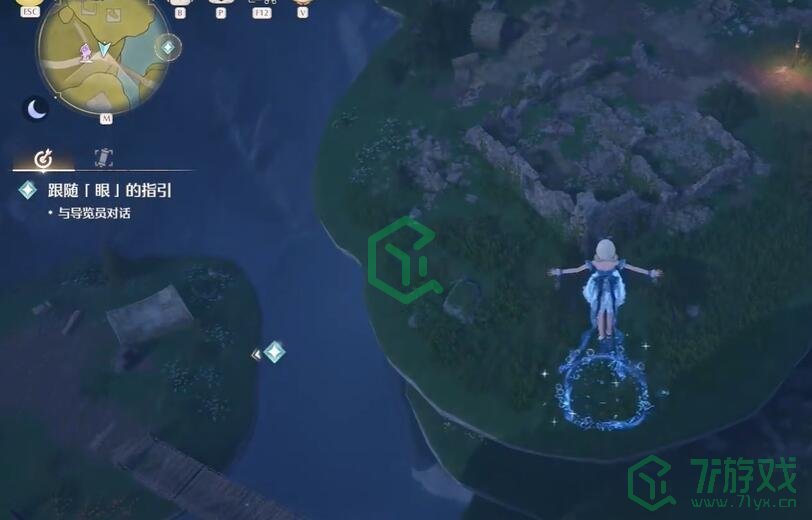Switch to the scroll-shaped tracker tab
The height and width of the screenshot is (520, 812).
[x=103, y=157]
